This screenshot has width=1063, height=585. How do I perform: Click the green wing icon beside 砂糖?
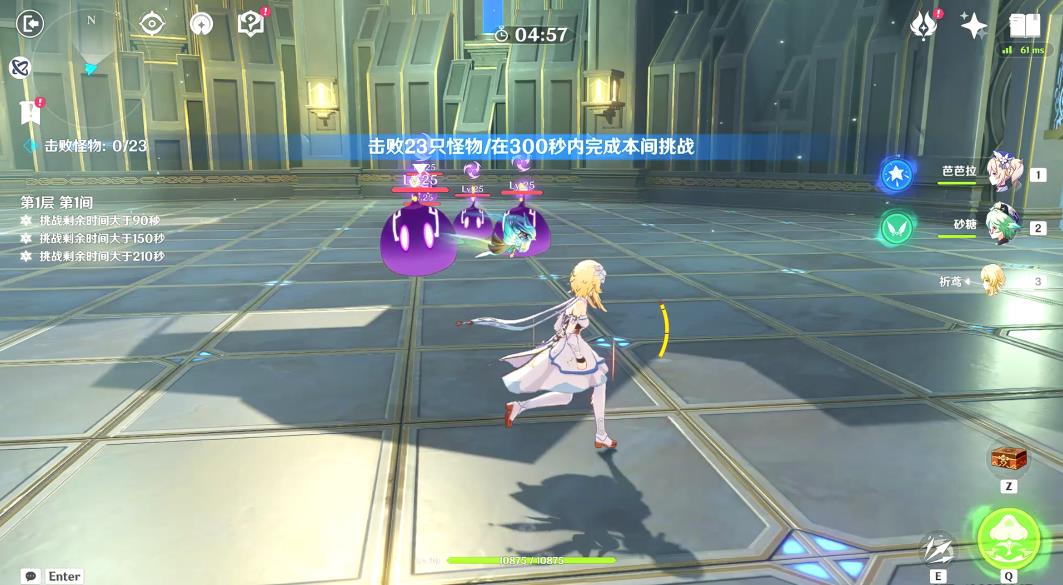[896, 228]
